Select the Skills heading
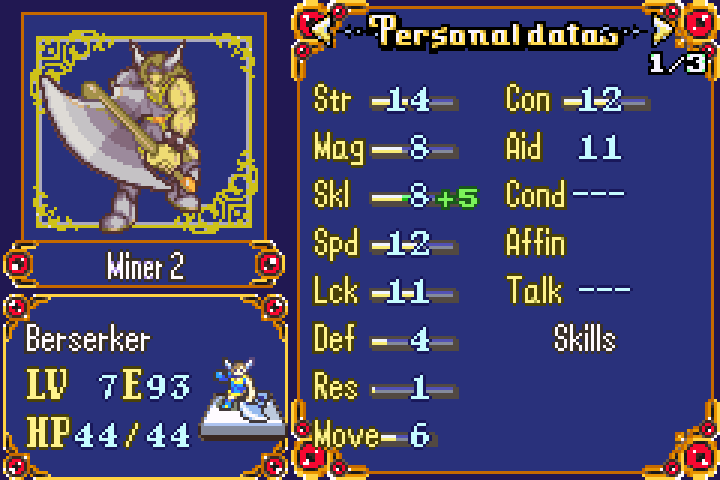720x480 pixels. pyautogui.click(x=584, y=339)
